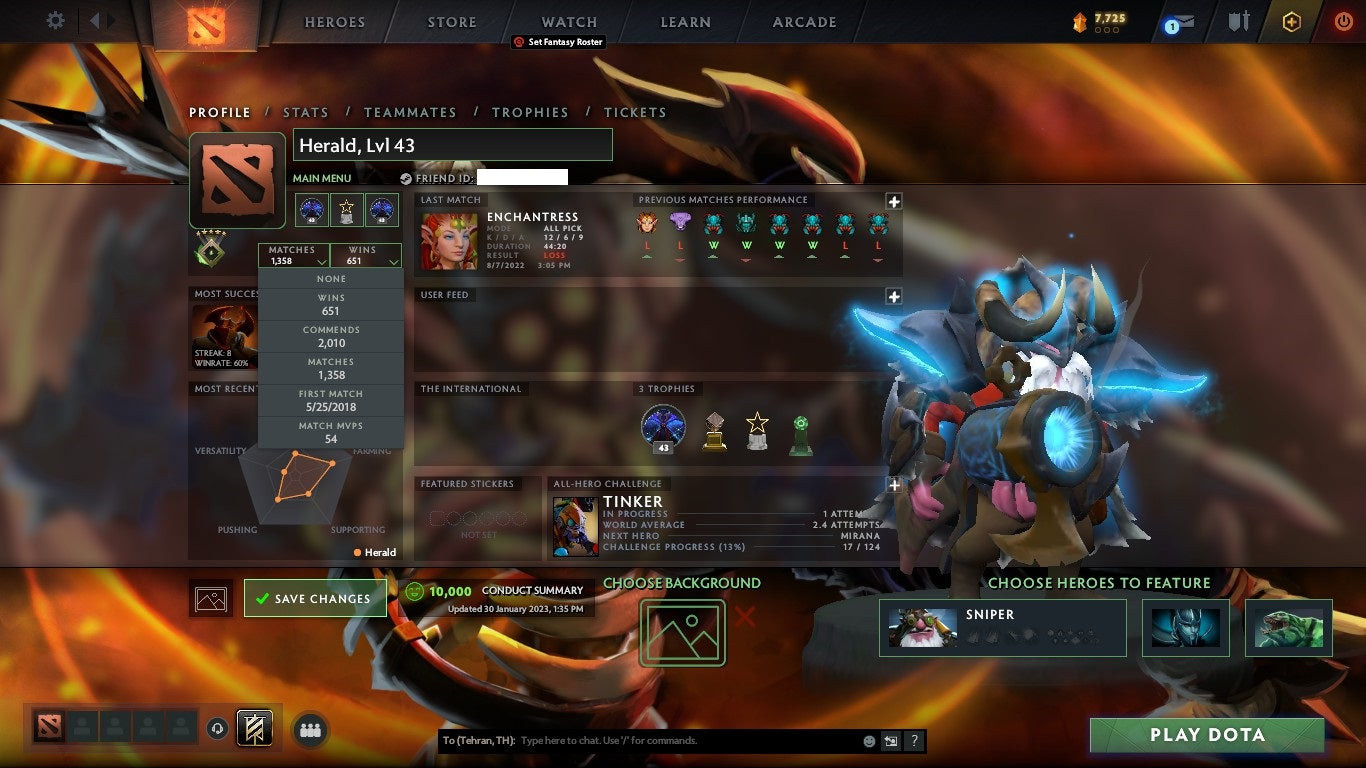This screenshot has height=768, width=1366.
Task: Open the friends list three-person icon
Action: click(310, 731)
